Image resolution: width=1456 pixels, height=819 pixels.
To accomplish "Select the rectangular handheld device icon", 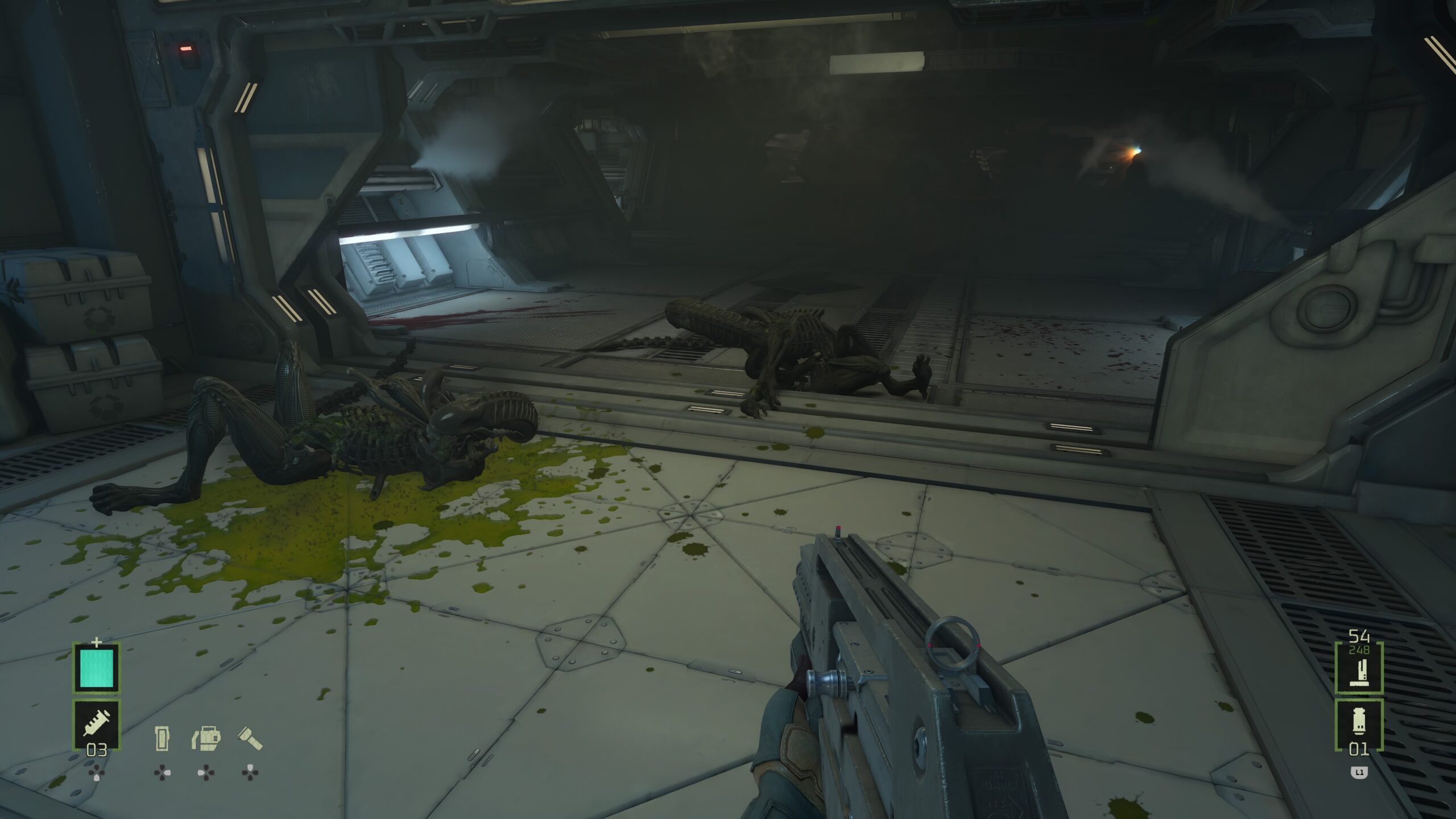I will 162,738.
